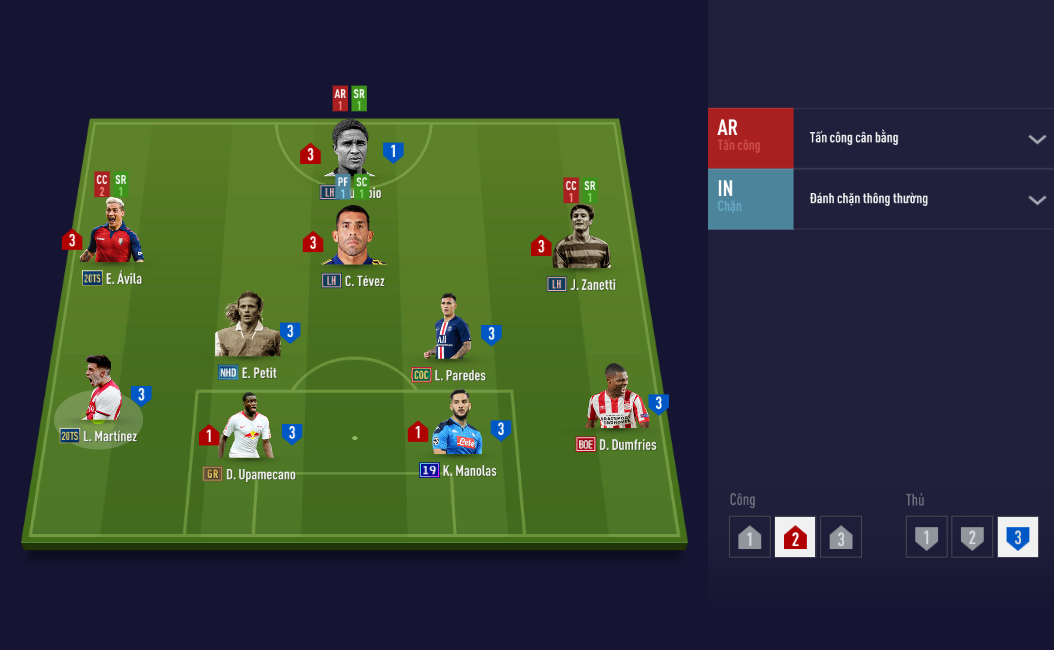Choose Công attack level 2
The height and width of the screenshot is (650, 1054).
(x=795, y=538)
